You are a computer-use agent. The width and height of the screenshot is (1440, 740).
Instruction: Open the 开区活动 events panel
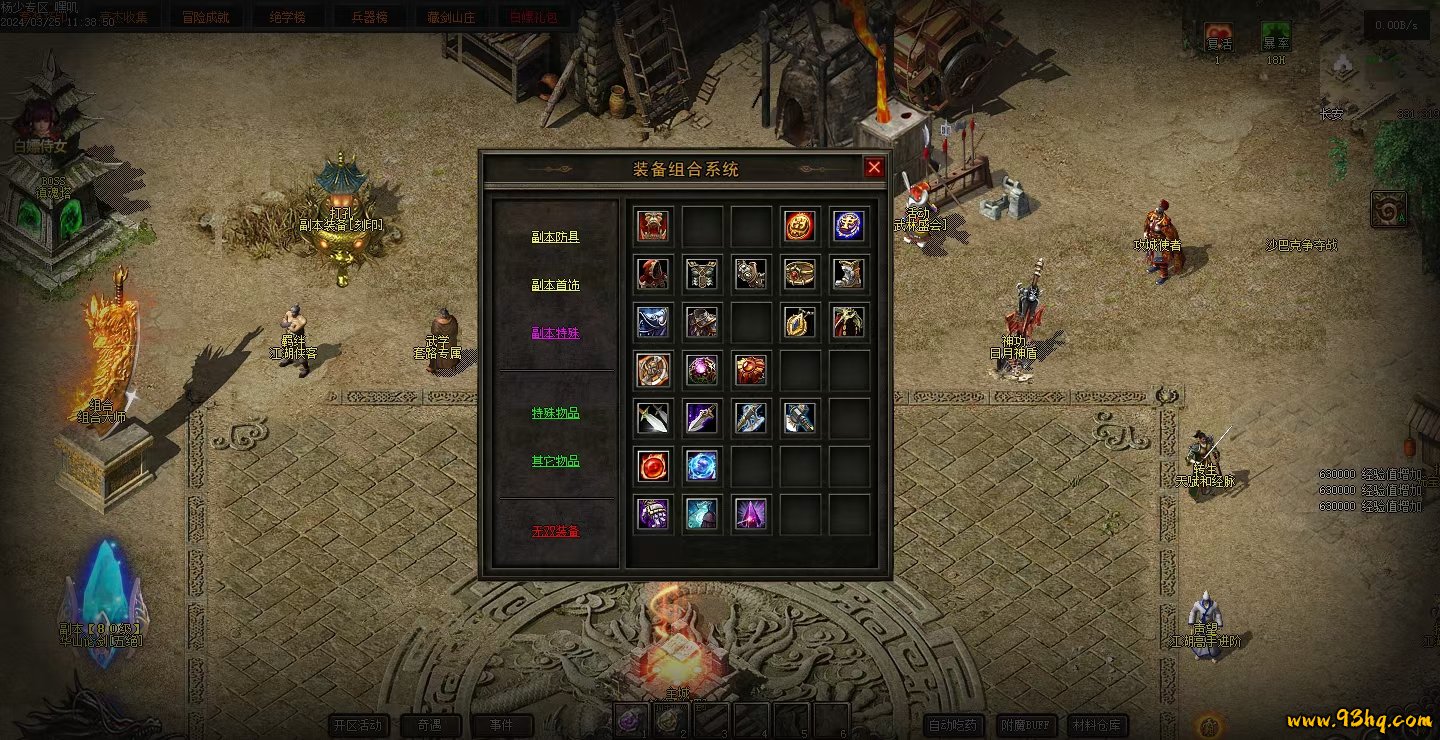click(358, 725)
